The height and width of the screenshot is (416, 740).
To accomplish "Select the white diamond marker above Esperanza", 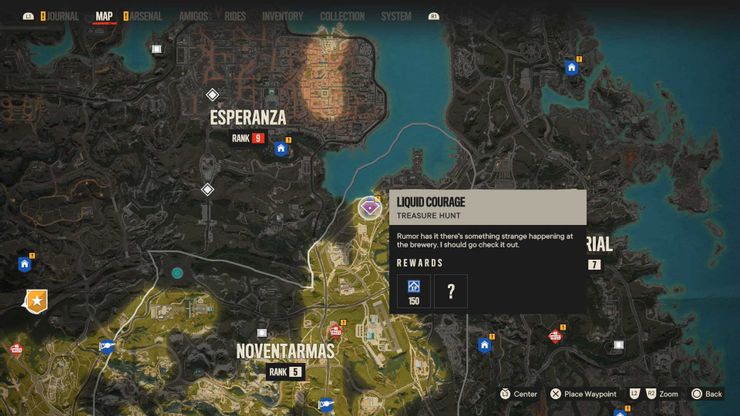I will [x=211, y=94].
